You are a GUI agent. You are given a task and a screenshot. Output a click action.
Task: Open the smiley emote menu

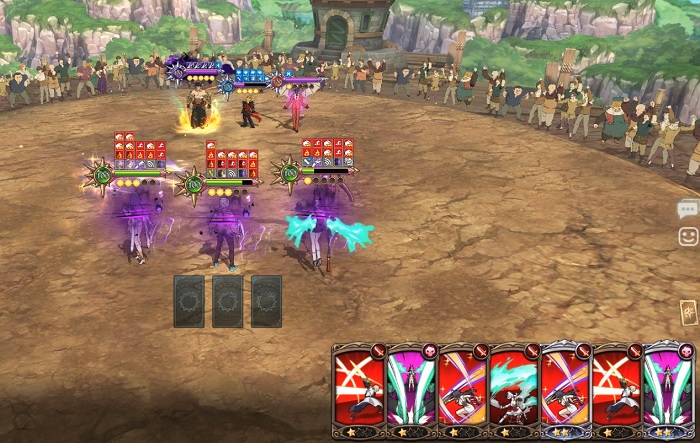(x=687, y=236)
